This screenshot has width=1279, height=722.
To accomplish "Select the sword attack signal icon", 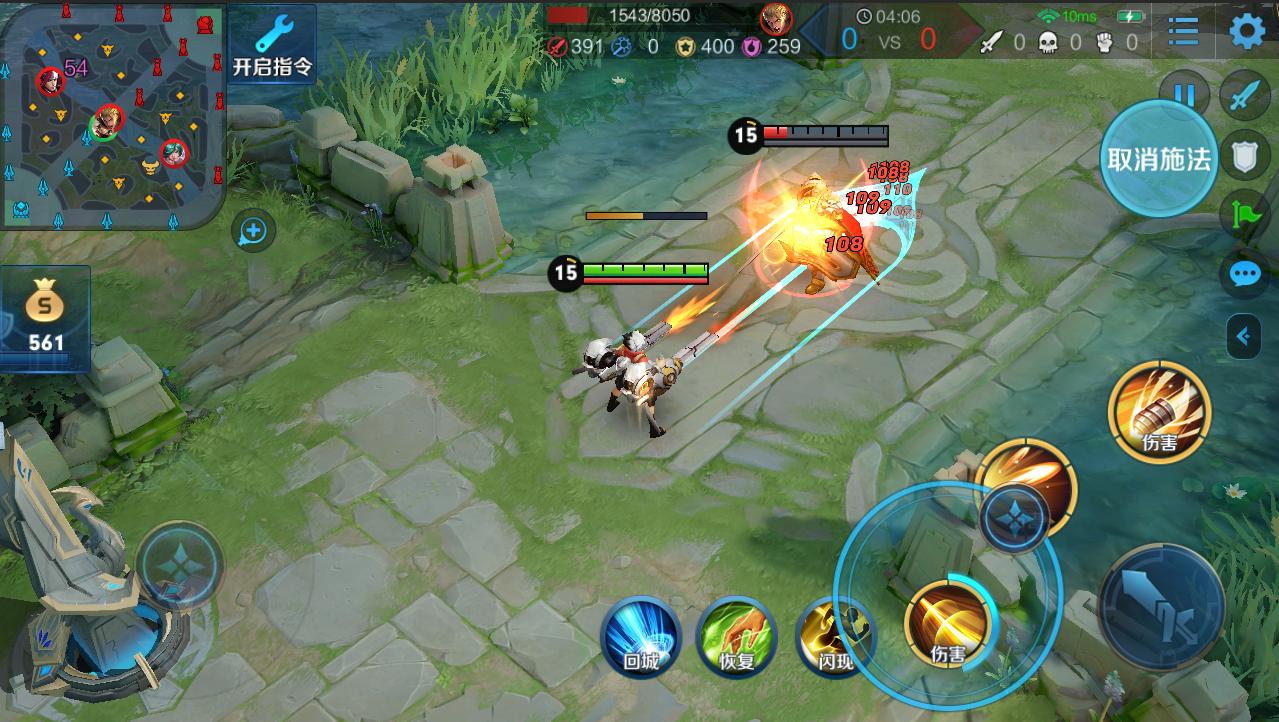I will point(1244,96).
